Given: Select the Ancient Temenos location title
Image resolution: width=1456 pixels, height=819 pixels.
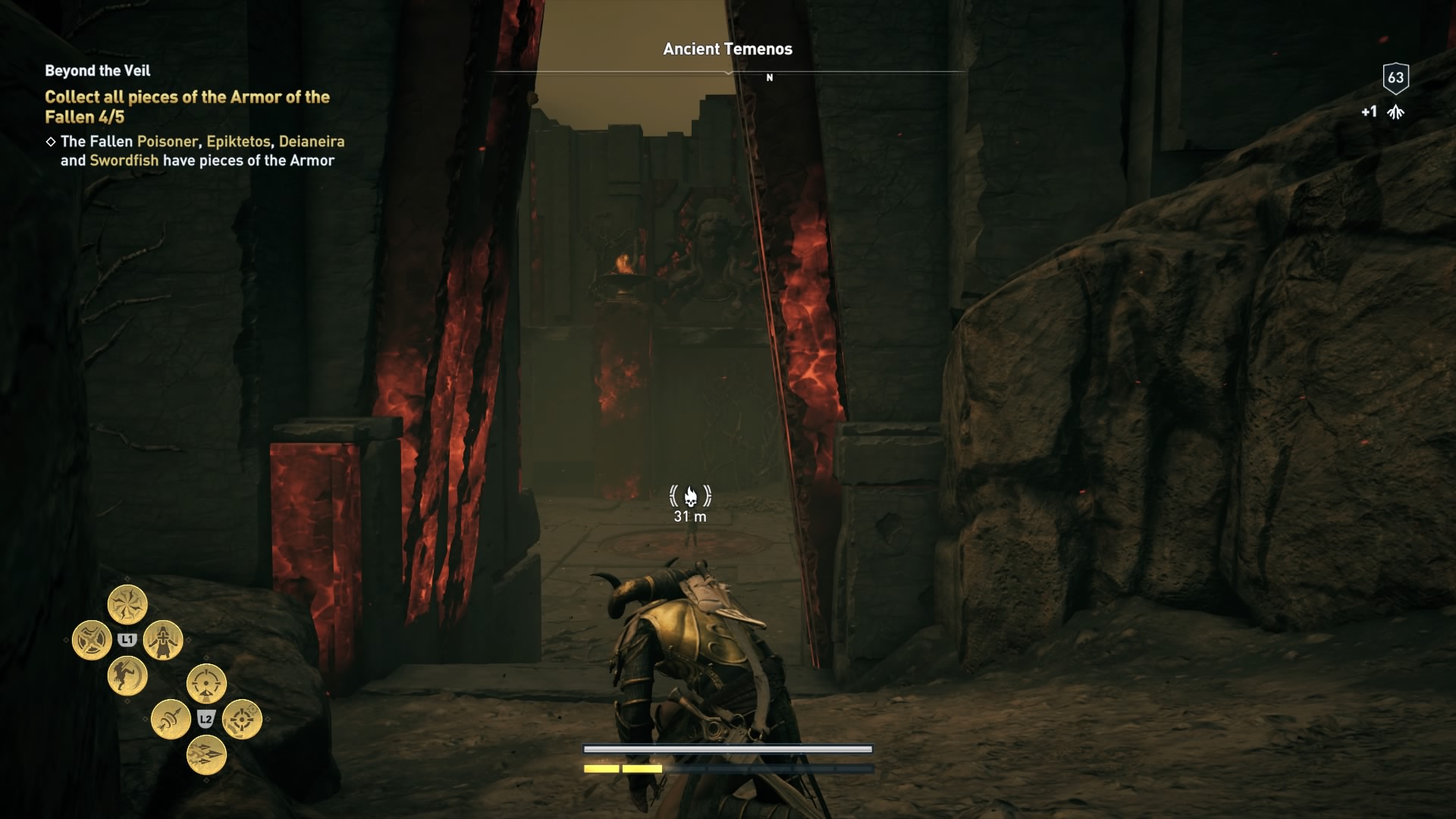Looking at the screenshot, I should point(727,49).
